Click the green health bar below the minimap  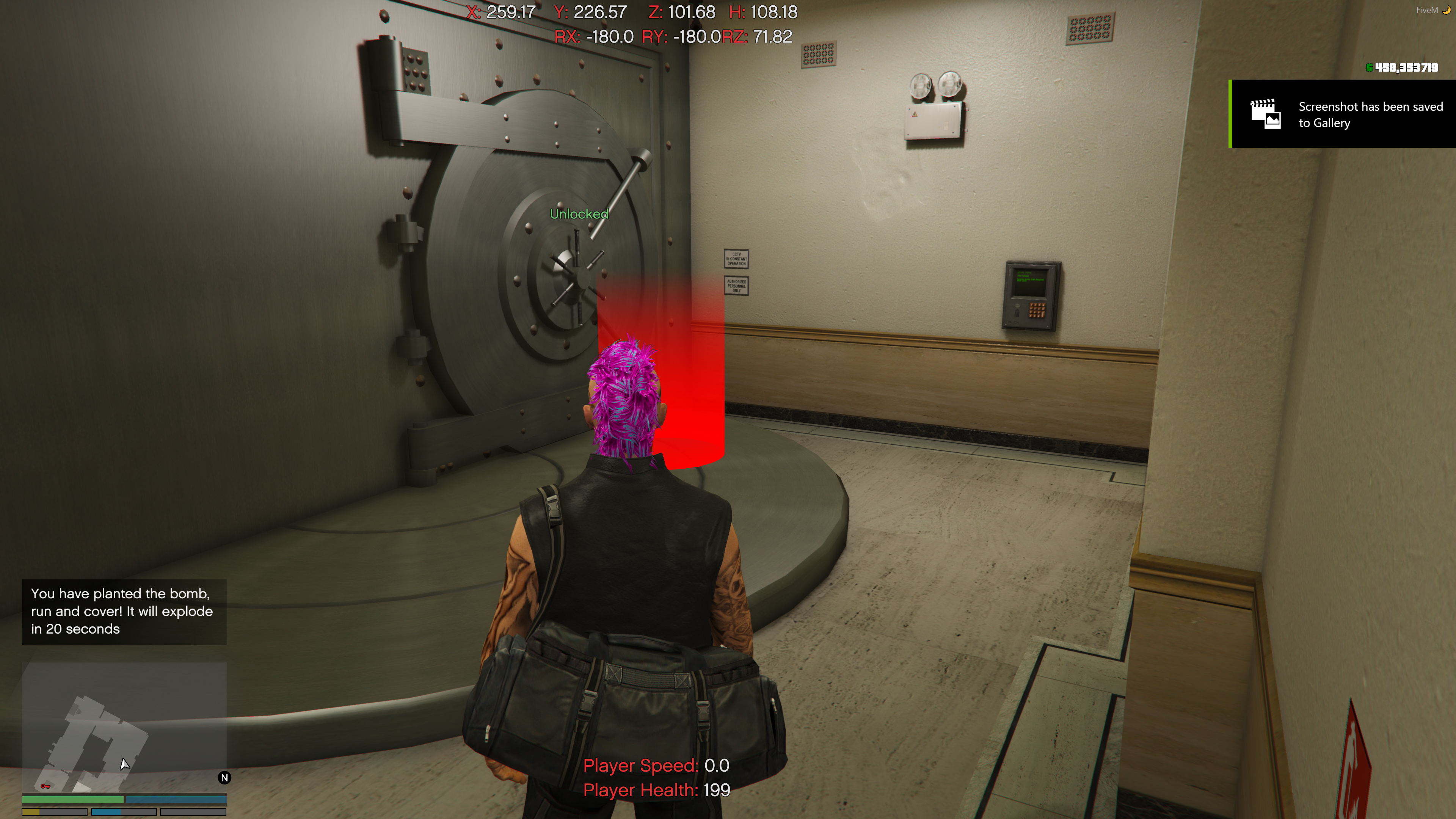tap(74, 799)
